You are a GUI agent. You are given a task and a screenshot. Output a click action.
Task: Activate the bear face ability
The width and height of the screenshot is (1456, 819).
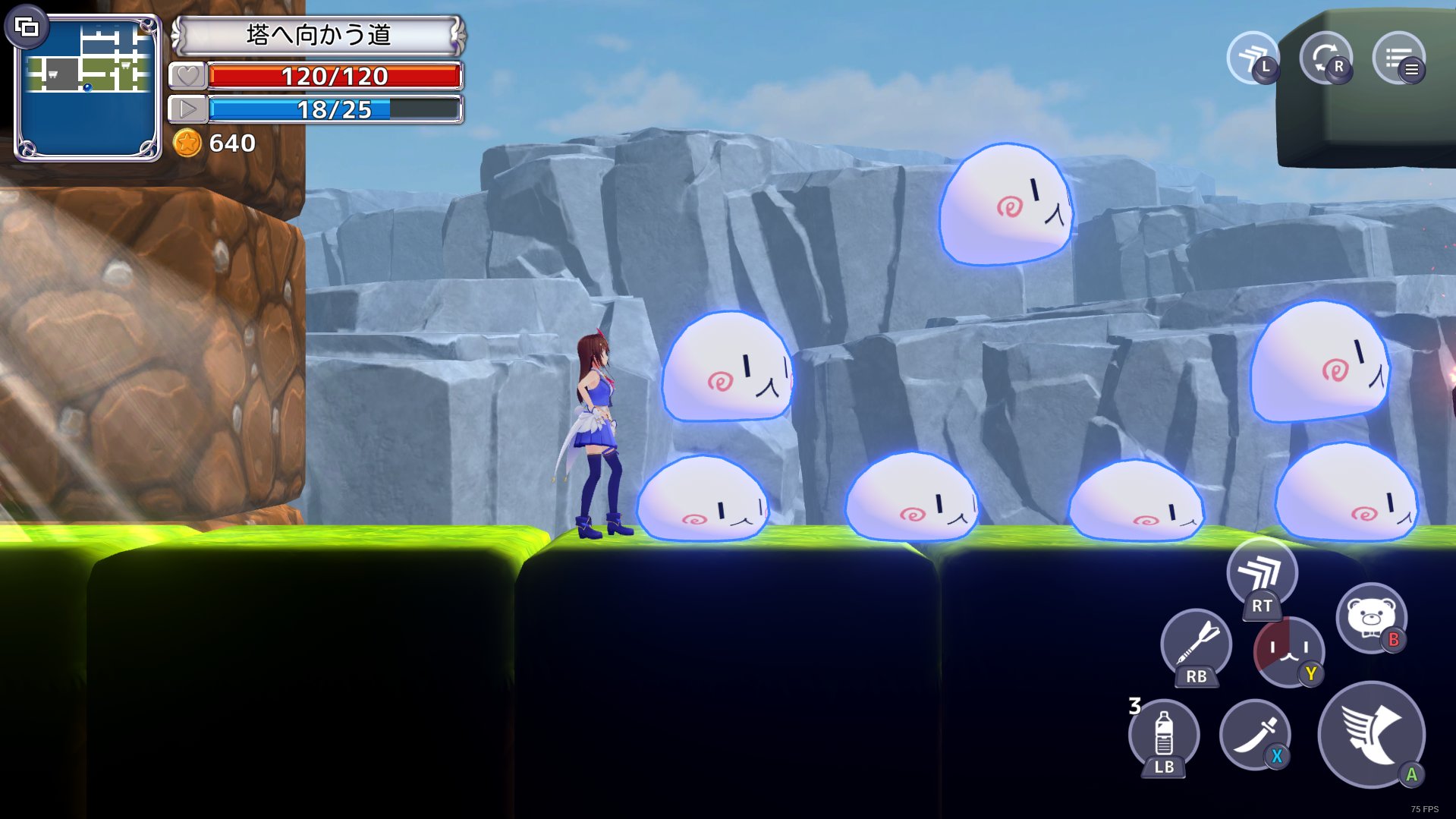1370,617
